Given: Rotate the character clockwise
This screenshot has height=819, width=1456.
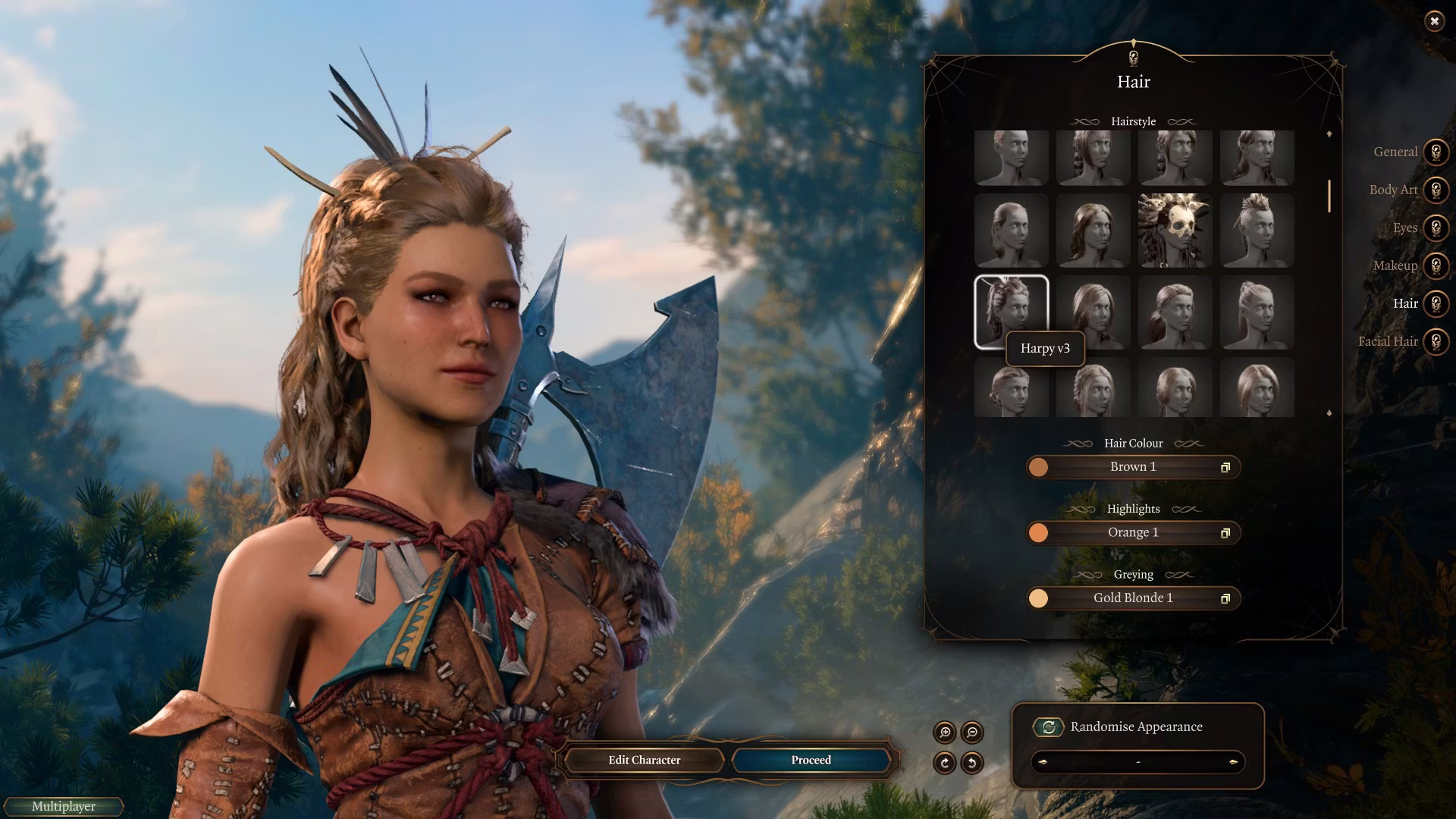Looking at the screenshot, I should [945, 763].
